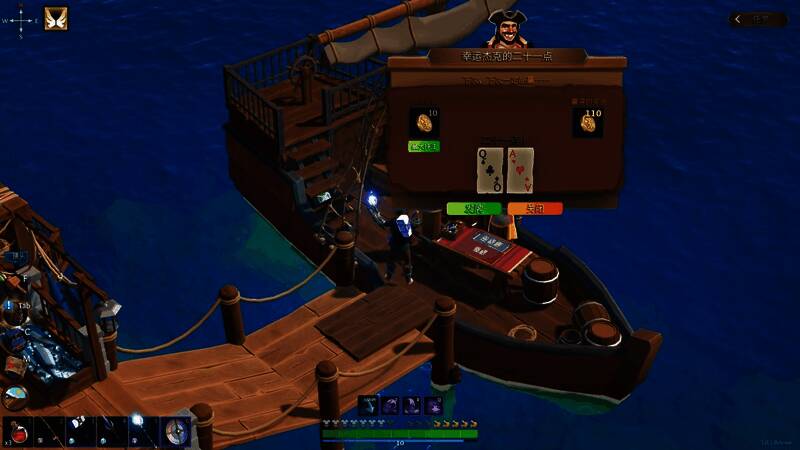The image size is (800, 450).
Task: Click the back arrow button in the top corner
Action: click(757, 19)
